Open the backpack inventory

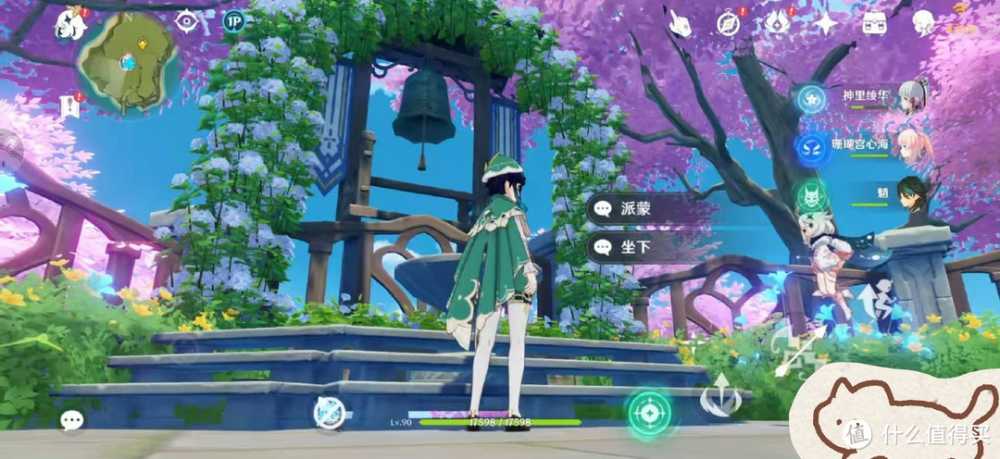pos(875,22)
